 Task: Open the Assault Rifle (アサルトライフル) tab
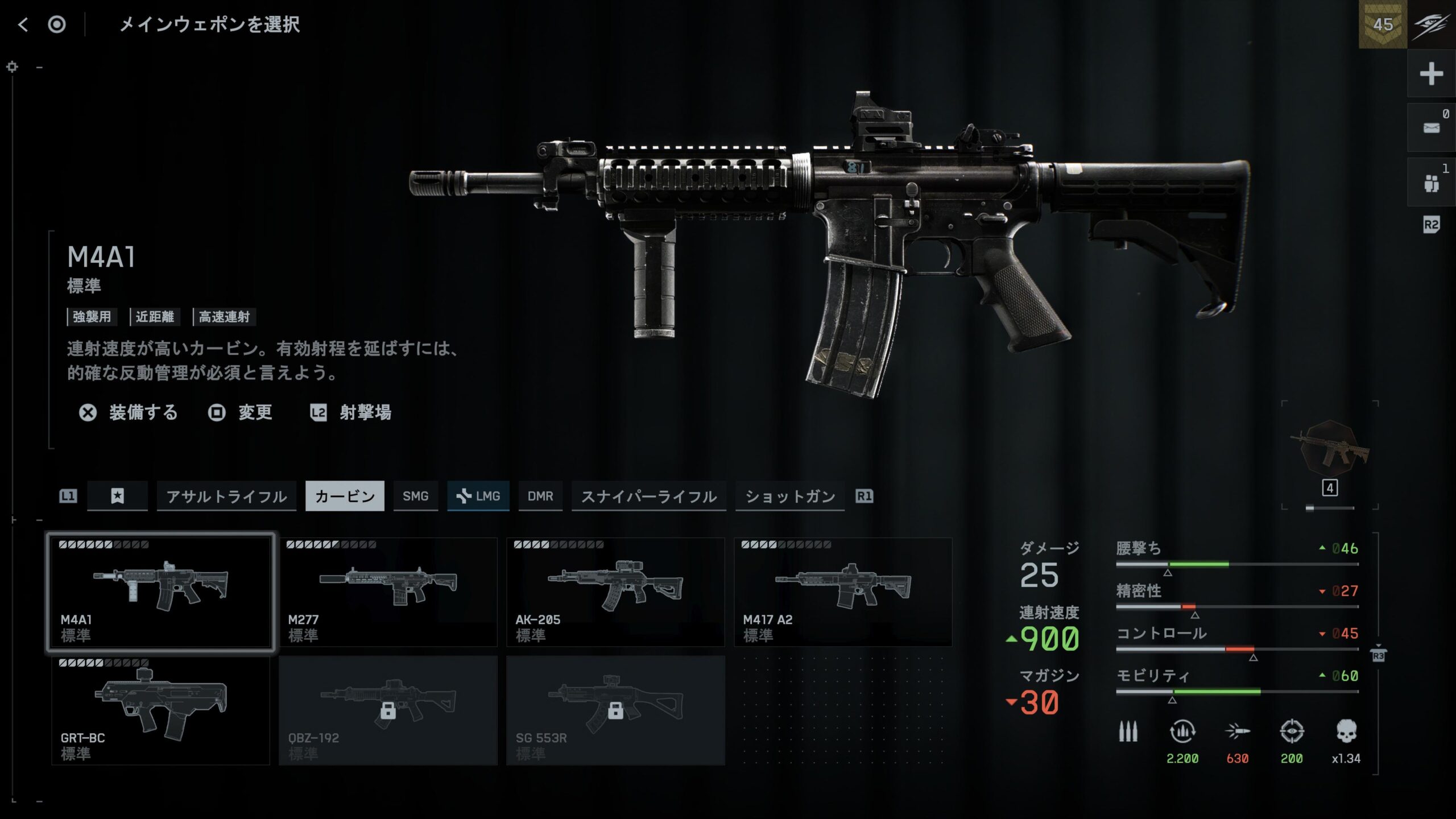tap(226, 497)
